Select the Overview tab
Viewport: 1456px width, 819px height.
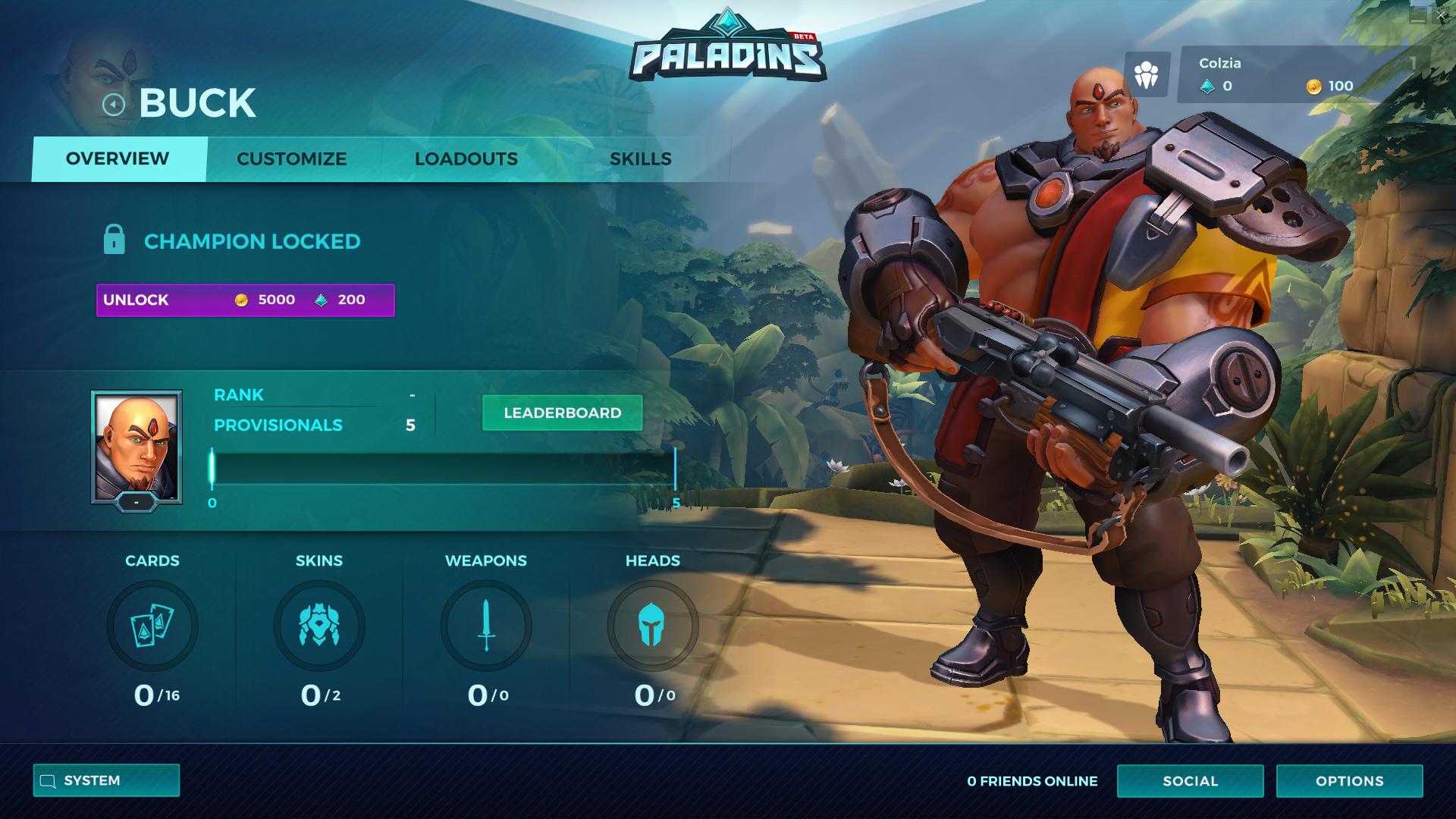coord(118,159)
